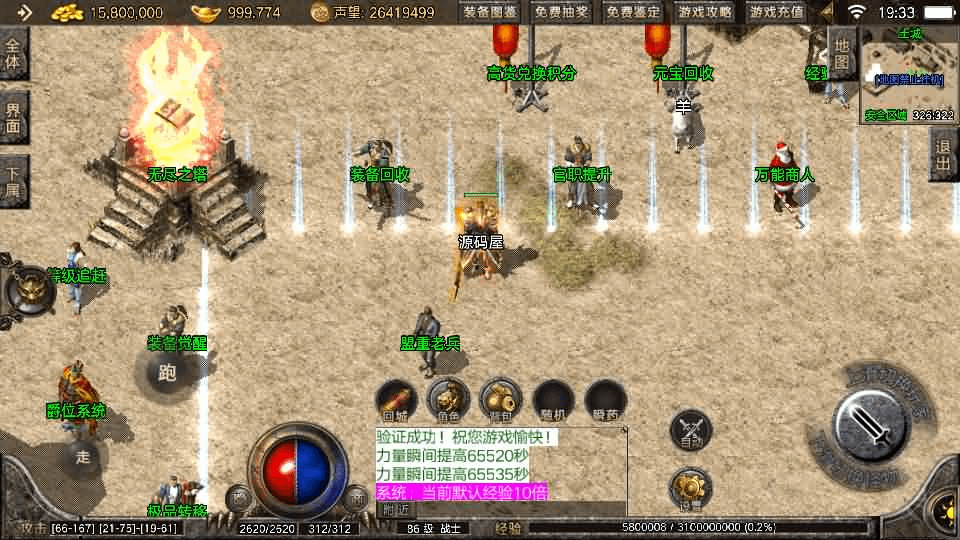Open the 游戏攻略 game guide
This screenshot has width=960, height=540.
[x=705, y=12]
